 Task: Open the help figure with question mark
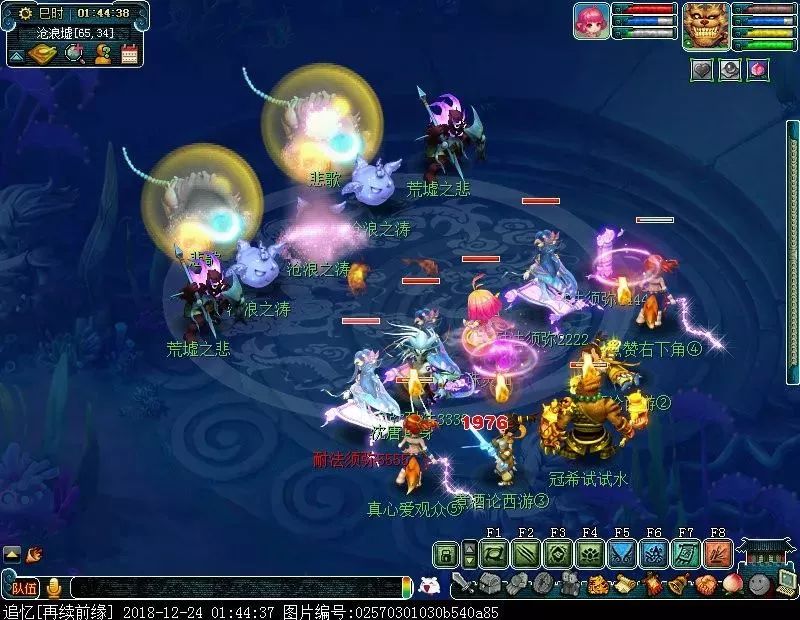(x=102, y=54)
